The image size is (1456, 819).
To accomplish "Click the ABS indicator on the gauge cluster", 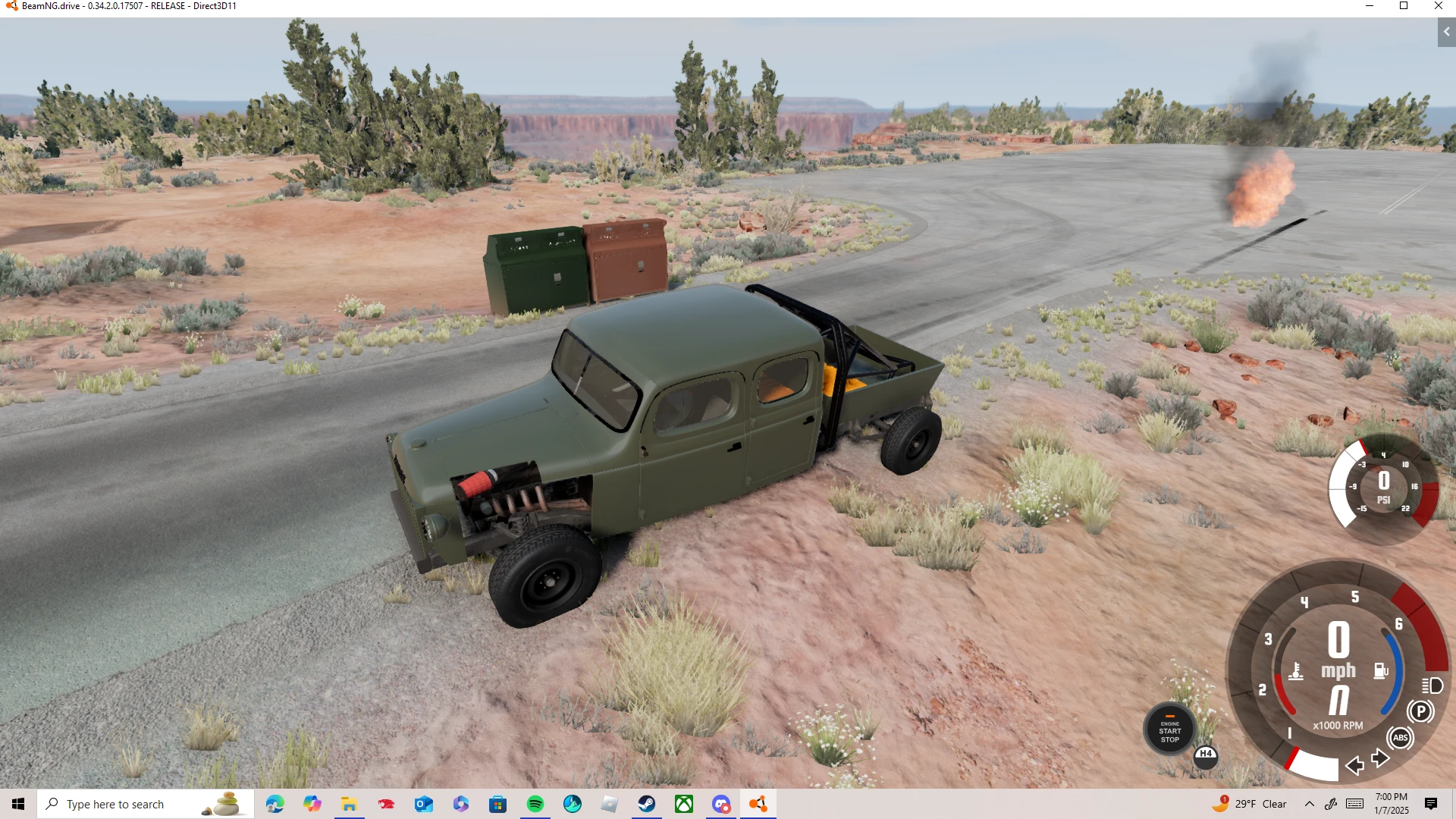I will coord(1401,737).
